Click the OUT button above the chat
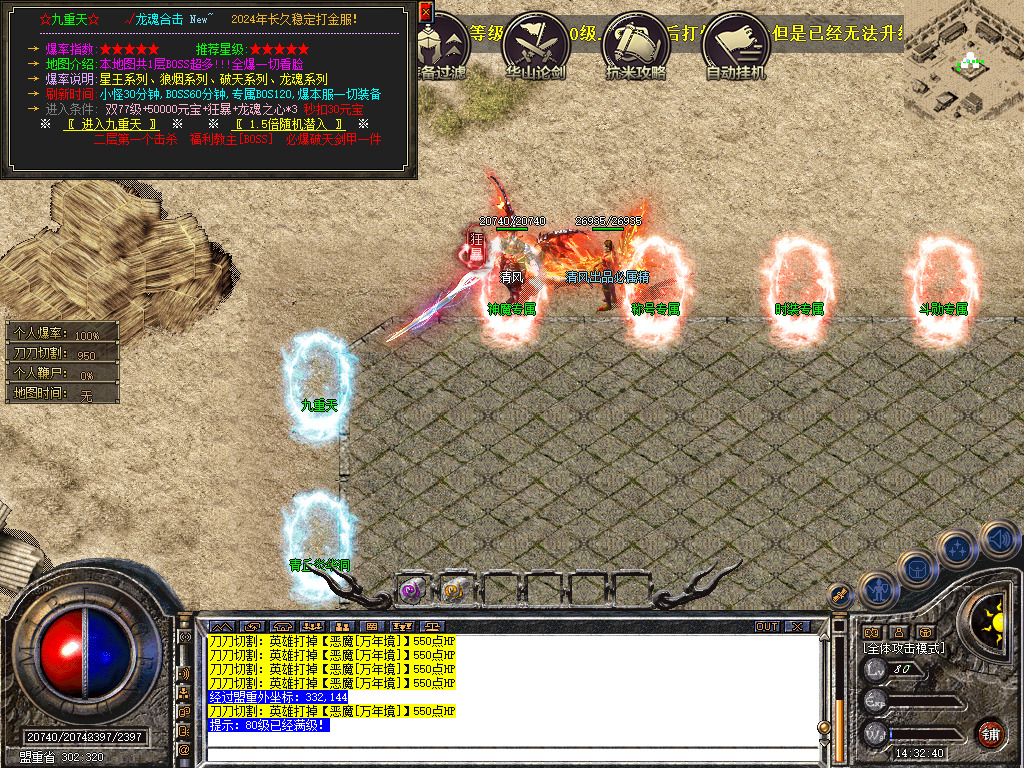The width and height of the screenshot is (1024, 768). [767, 627]
